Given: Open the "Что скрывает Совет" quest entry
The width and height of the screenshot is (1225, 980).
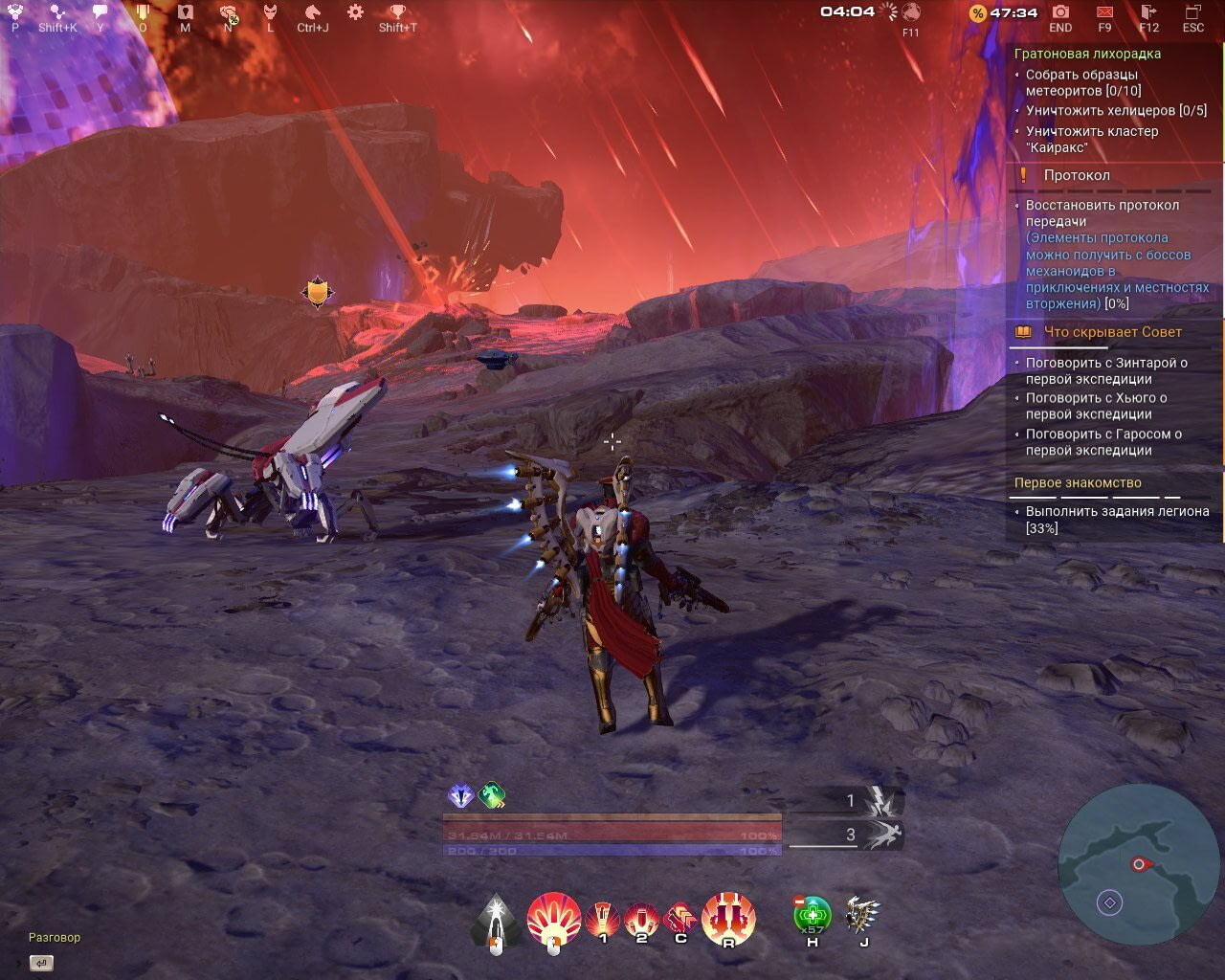Looking at the screenshot, I should tap(1112, 332).
